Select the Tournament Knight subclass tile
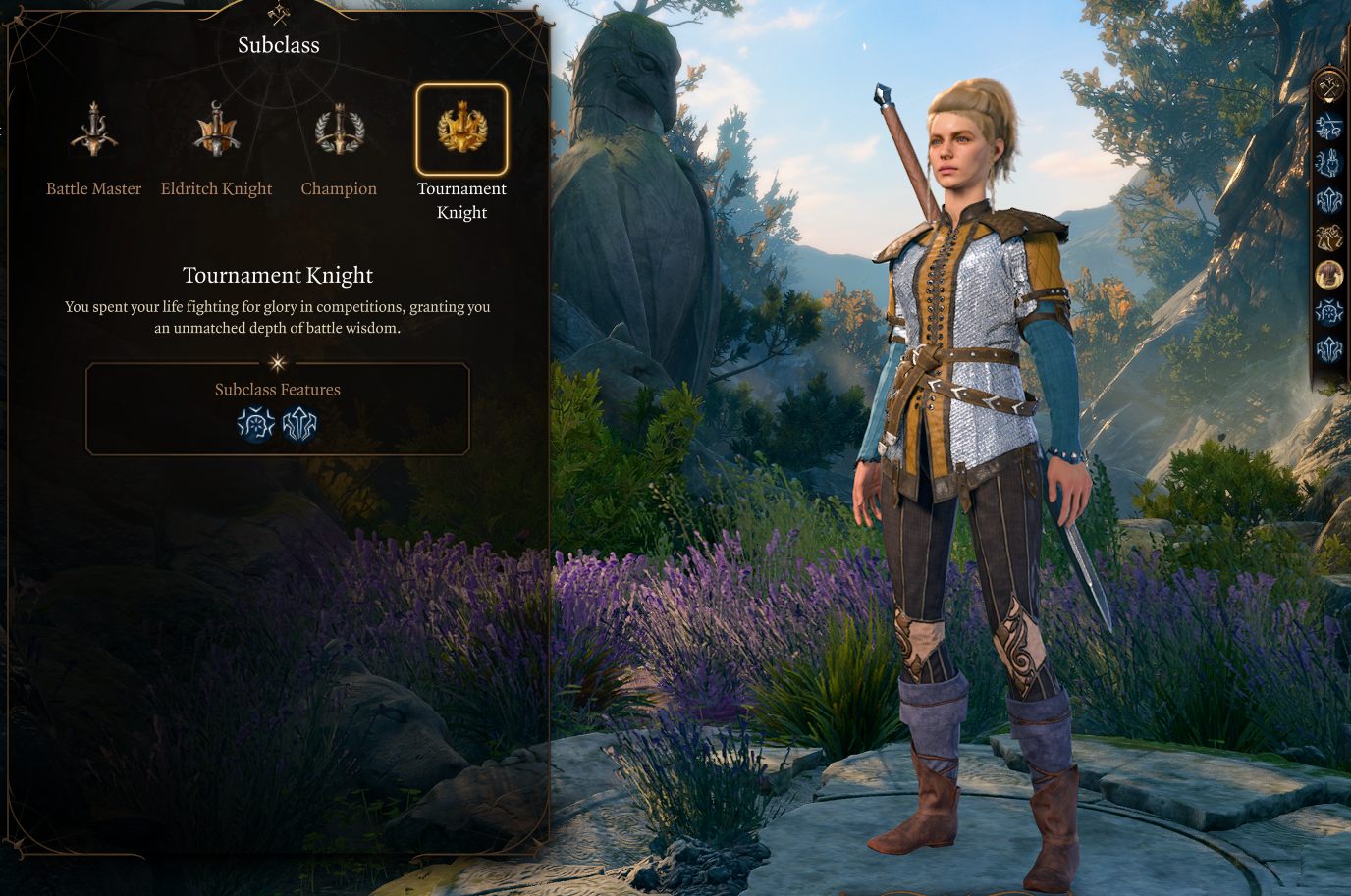This screenshot has height=896, width=1351. coord(461,131)
